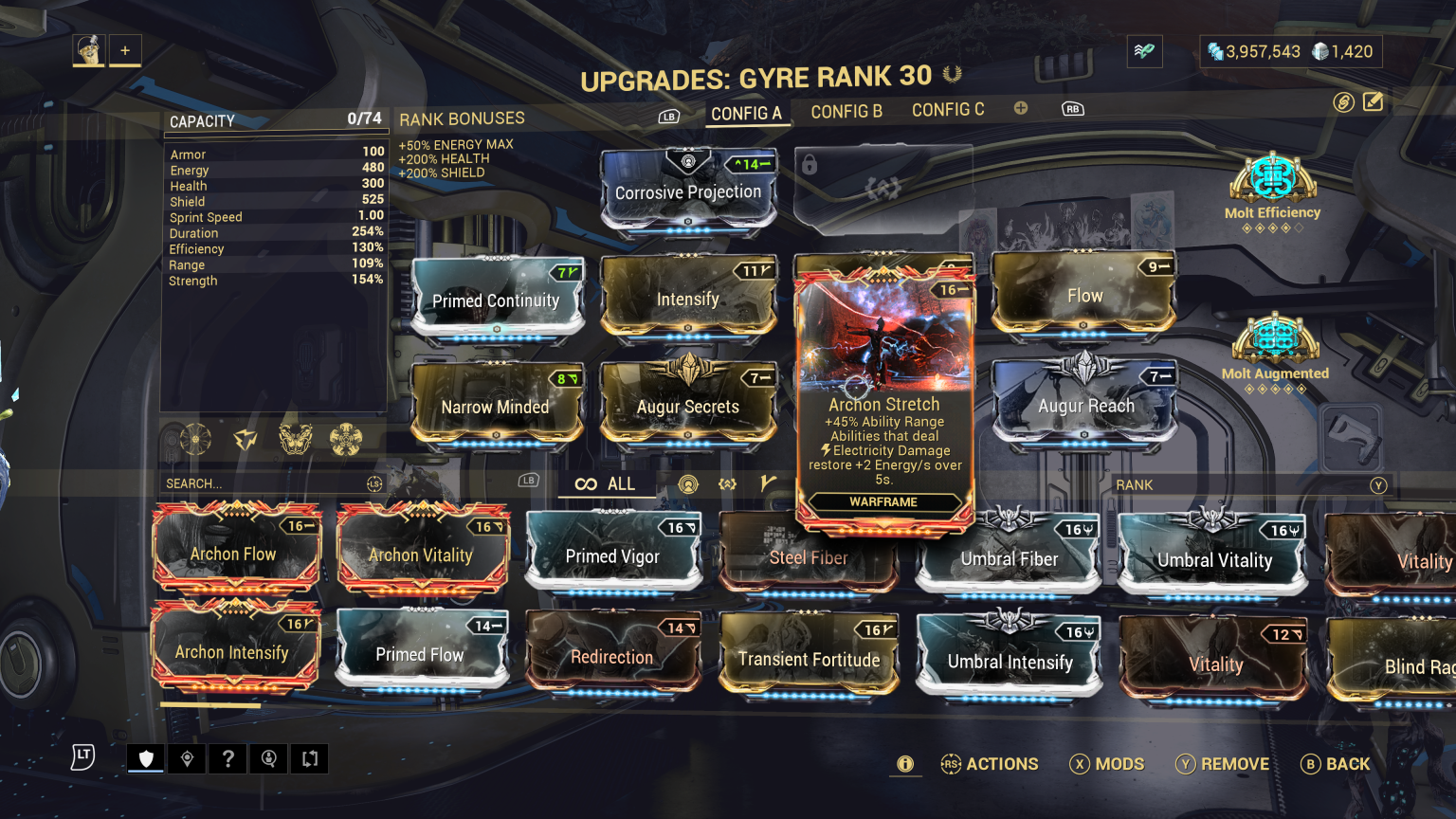Click the Exilus filter icon in mod filter row
1456x819 pixels.
728,485
